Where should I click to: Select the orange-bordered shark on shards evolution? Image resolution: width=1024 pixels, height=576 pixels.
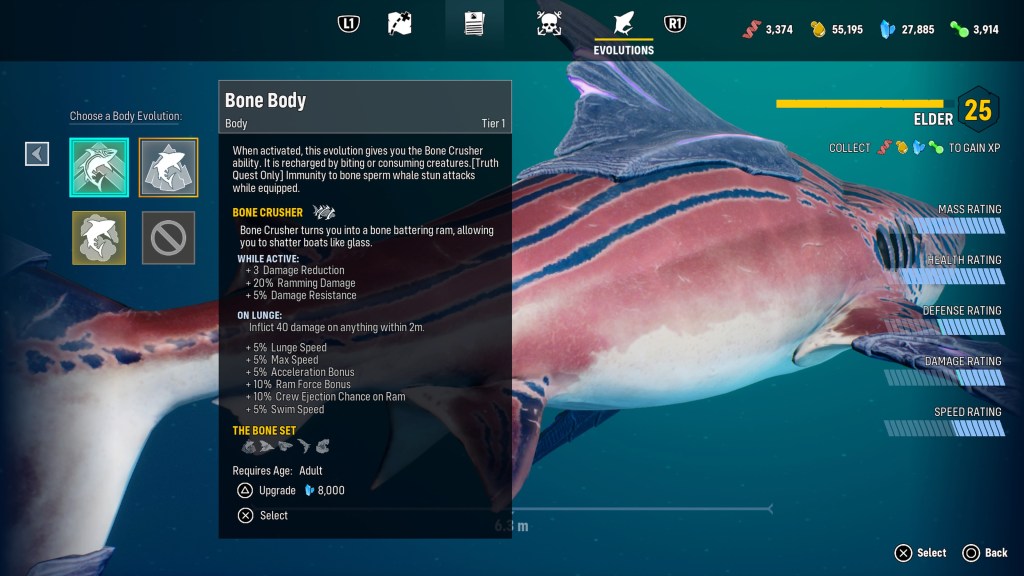168,167
